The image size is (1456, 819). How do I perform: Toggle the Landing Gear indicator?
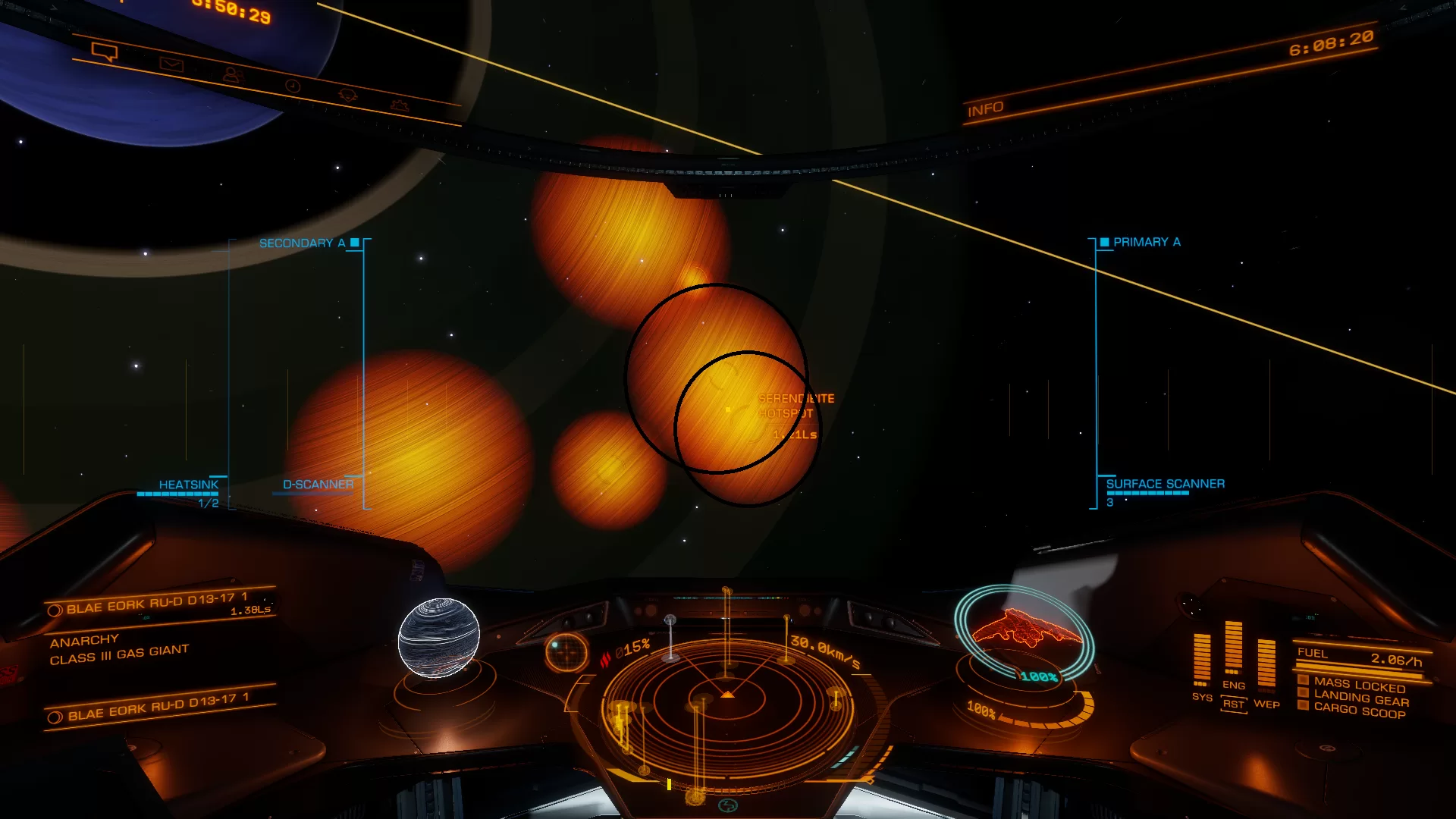pyautogui.click(x=1360, y=698)
